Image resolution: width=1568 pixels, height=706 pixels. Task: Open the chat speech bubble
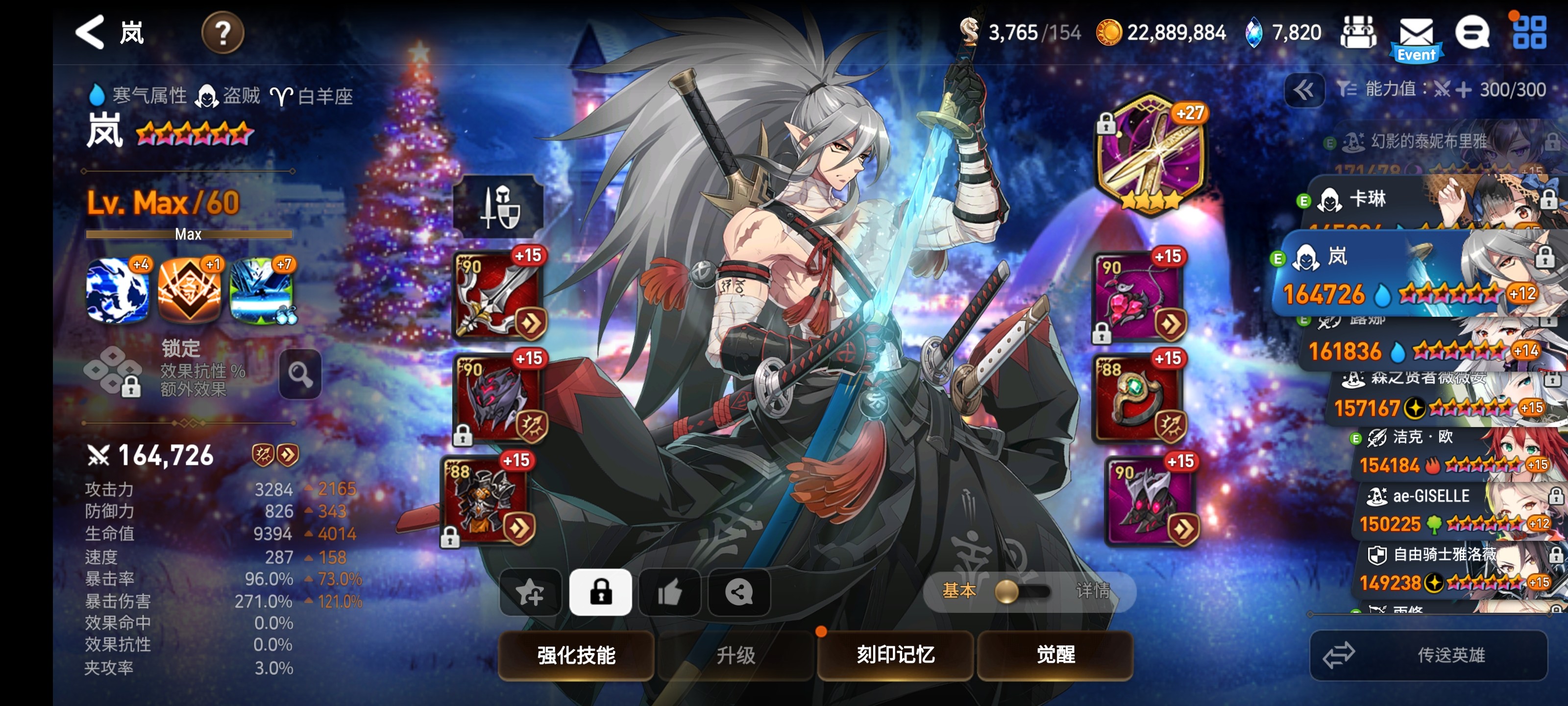click(1472, 33)
